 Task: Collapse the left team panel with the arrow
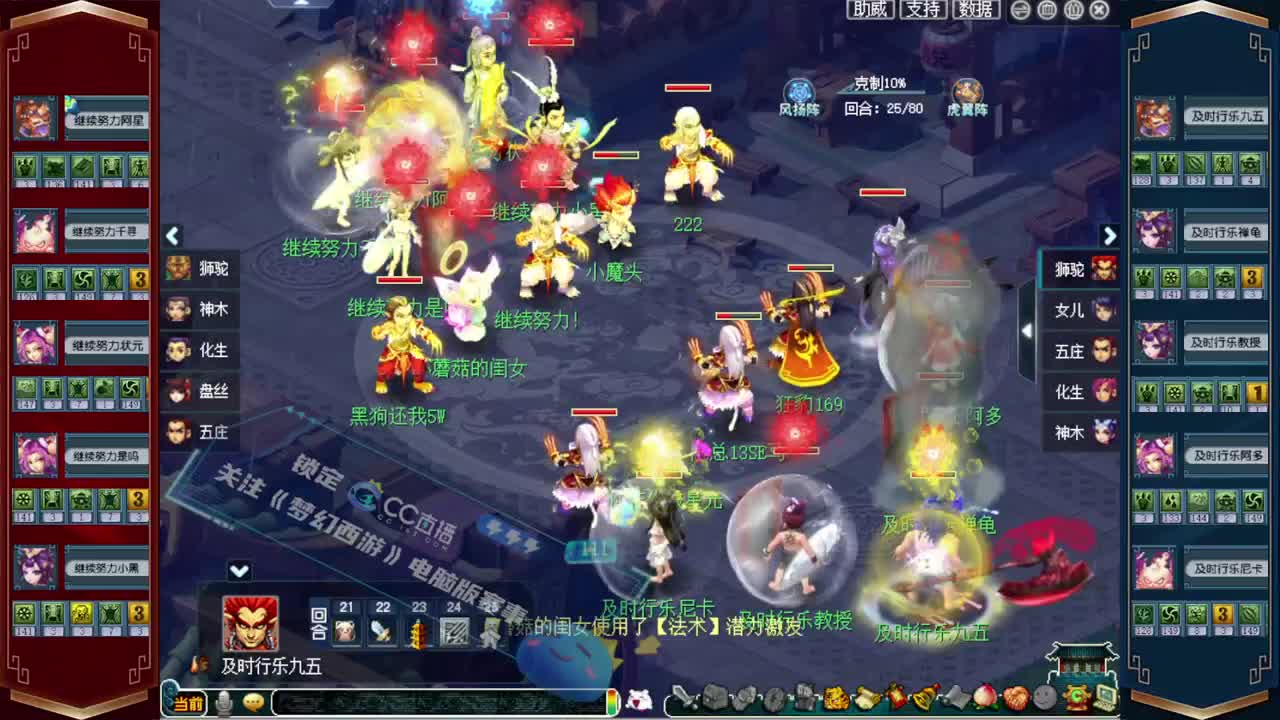174,236
